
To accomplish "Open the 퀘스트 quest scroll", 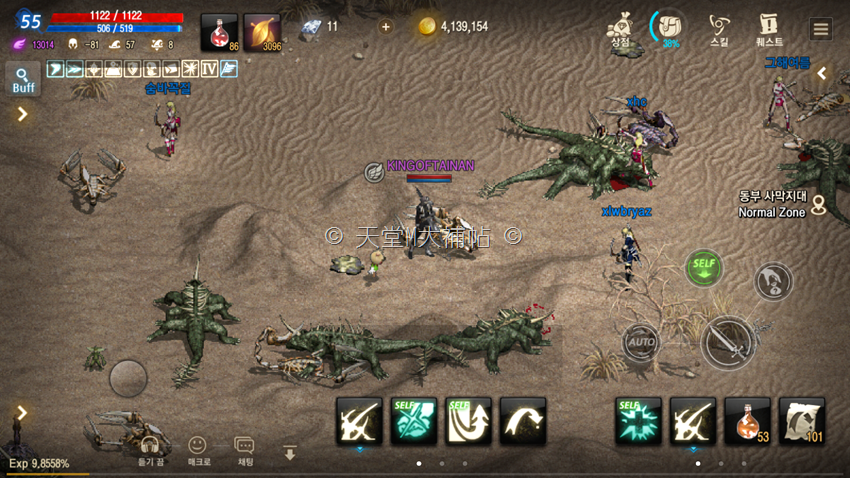I will [769, 29].
